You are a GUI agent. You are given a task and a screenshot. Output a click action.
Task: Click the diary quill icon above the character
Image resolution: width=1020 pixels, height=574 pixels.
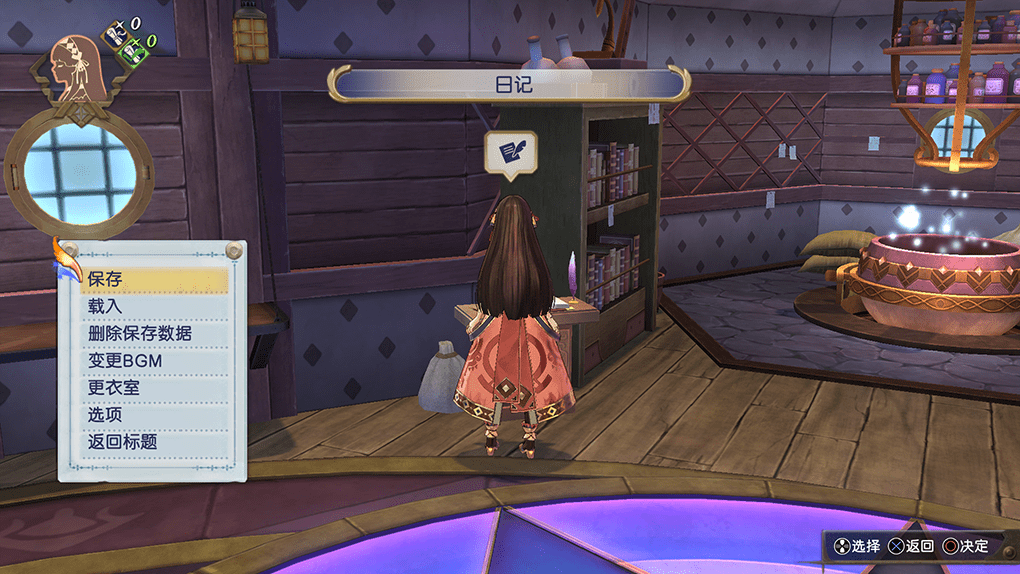511,152
